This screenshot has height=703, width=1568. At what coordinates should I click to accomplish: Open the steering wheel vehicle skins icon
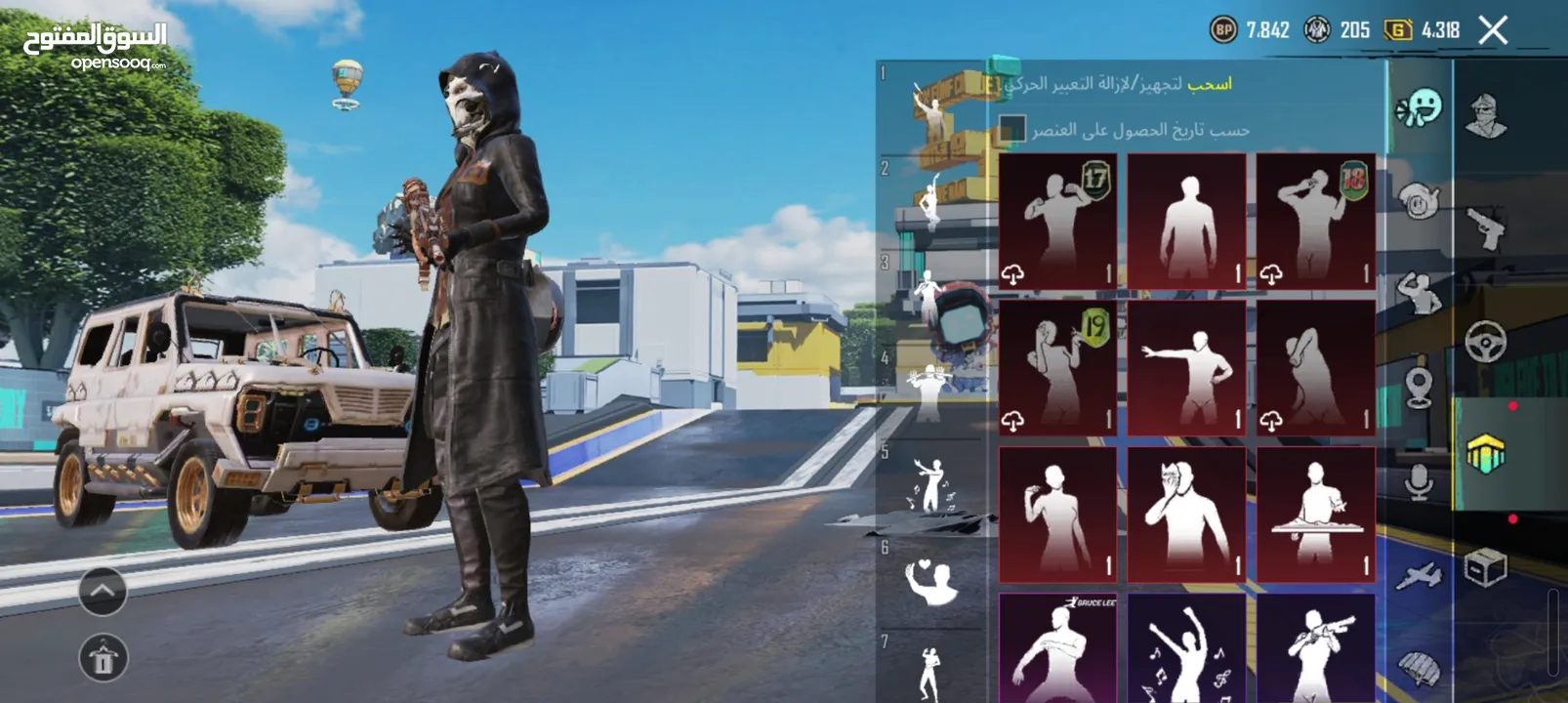pyautogui.click(x=1486, y=341)
